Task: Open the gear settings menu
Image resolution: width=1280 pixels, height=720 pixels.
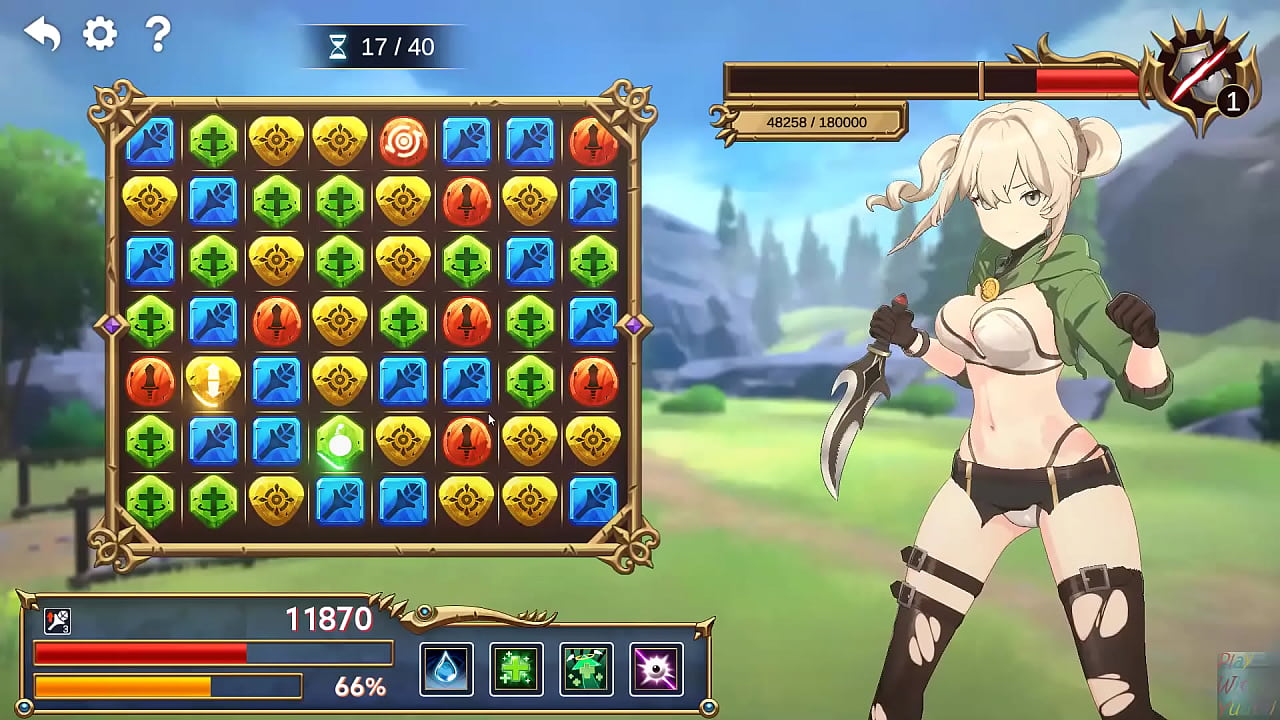Action: (100, 34)
